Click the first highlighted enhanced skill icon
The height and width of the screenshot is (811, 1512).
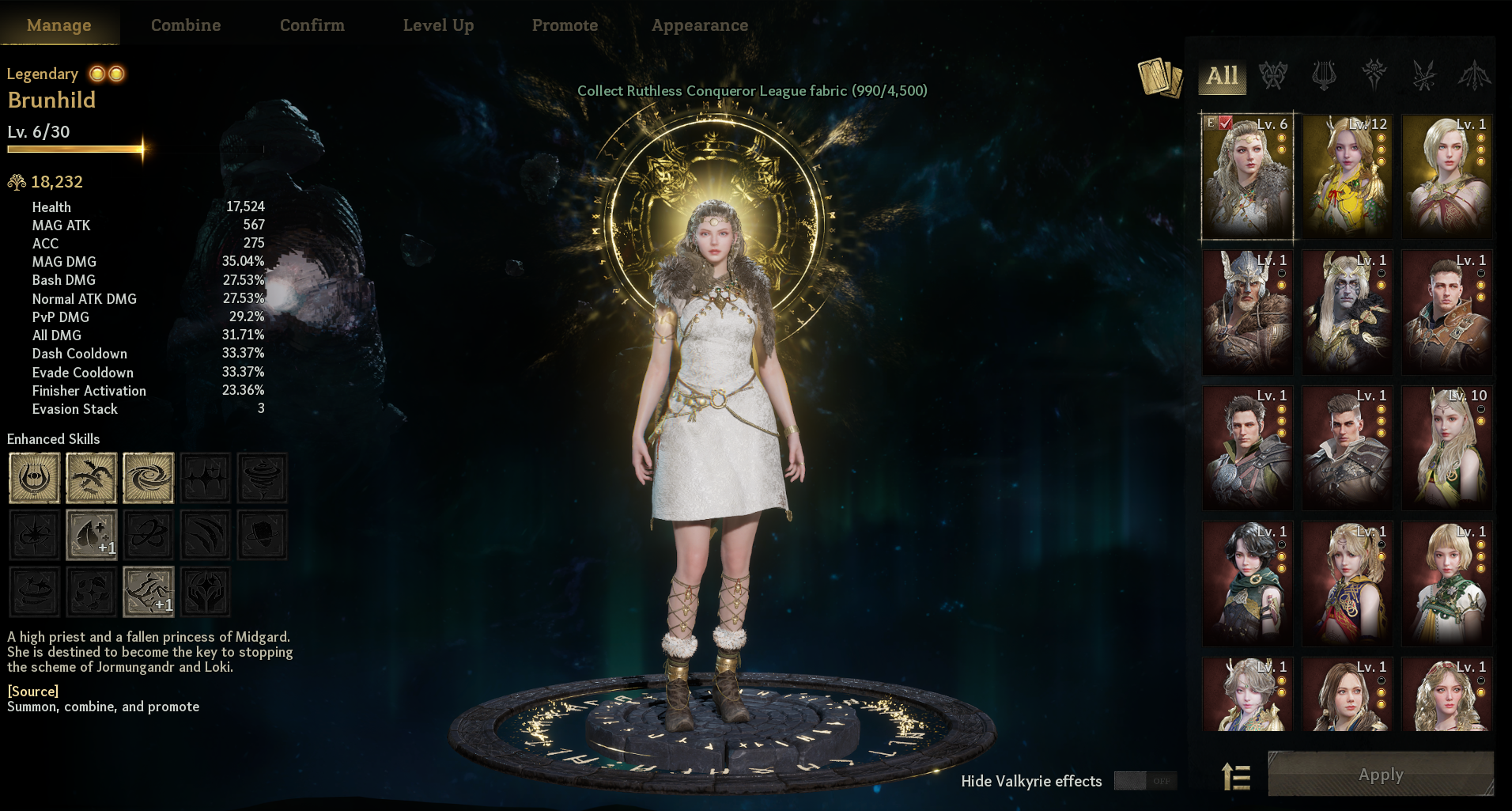pos(34,478)
